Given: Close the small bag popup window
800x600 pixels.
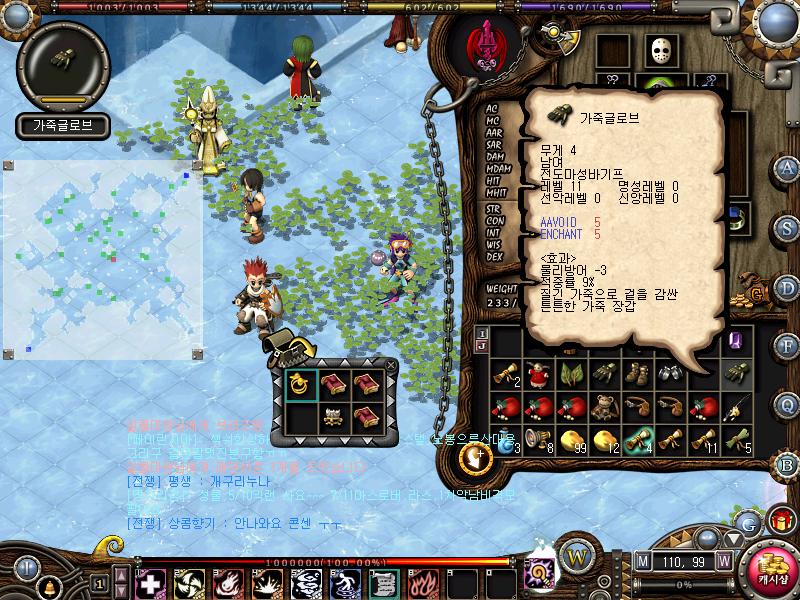Looking at the screenshot, I should (x=391, y=366).
